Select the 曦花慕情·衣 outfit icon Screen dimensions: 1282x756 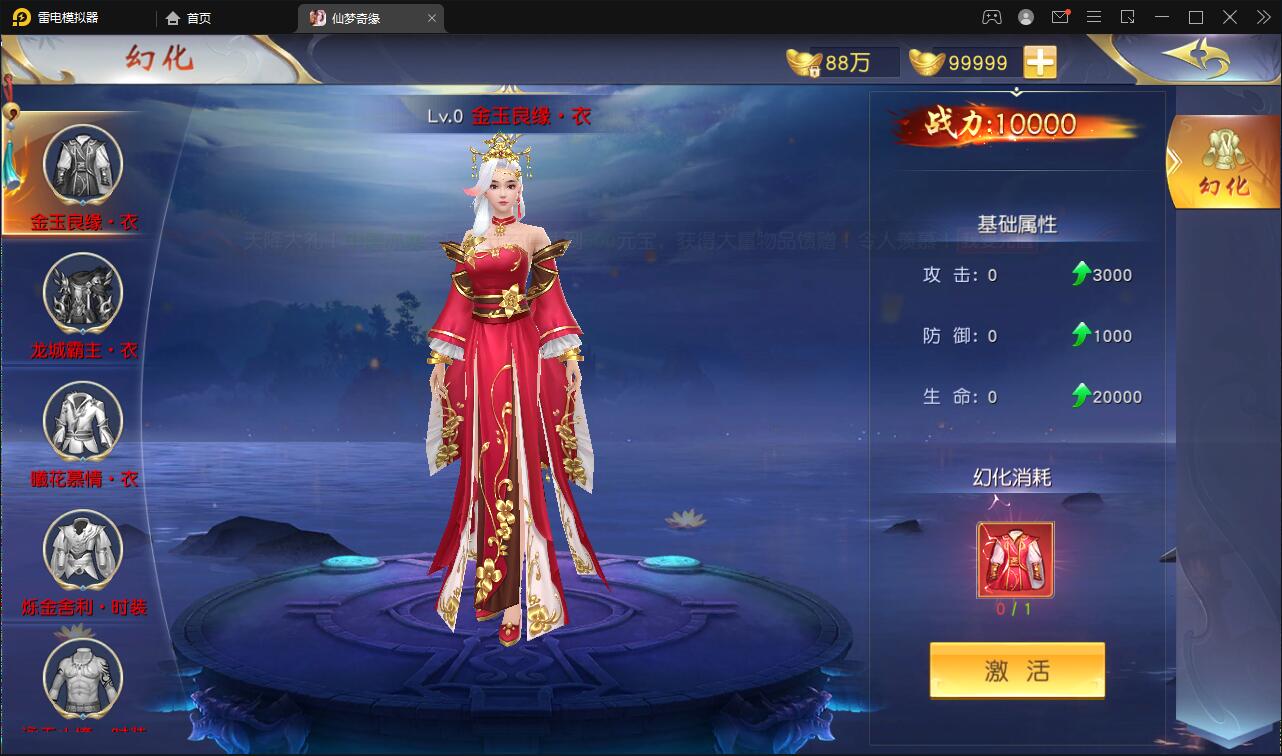tap(81, 422)
